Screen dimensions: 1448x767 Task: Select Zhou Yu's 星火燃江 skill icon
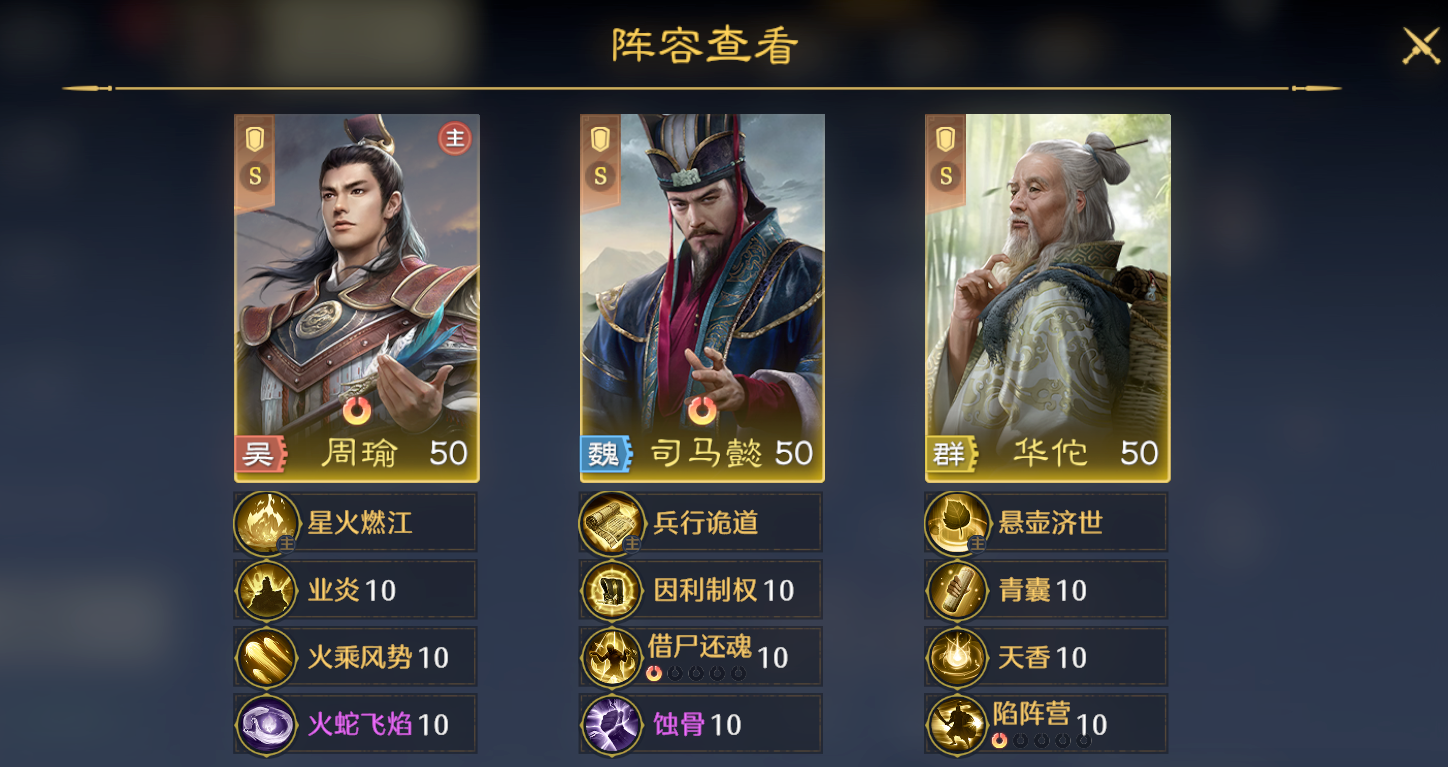266,522
